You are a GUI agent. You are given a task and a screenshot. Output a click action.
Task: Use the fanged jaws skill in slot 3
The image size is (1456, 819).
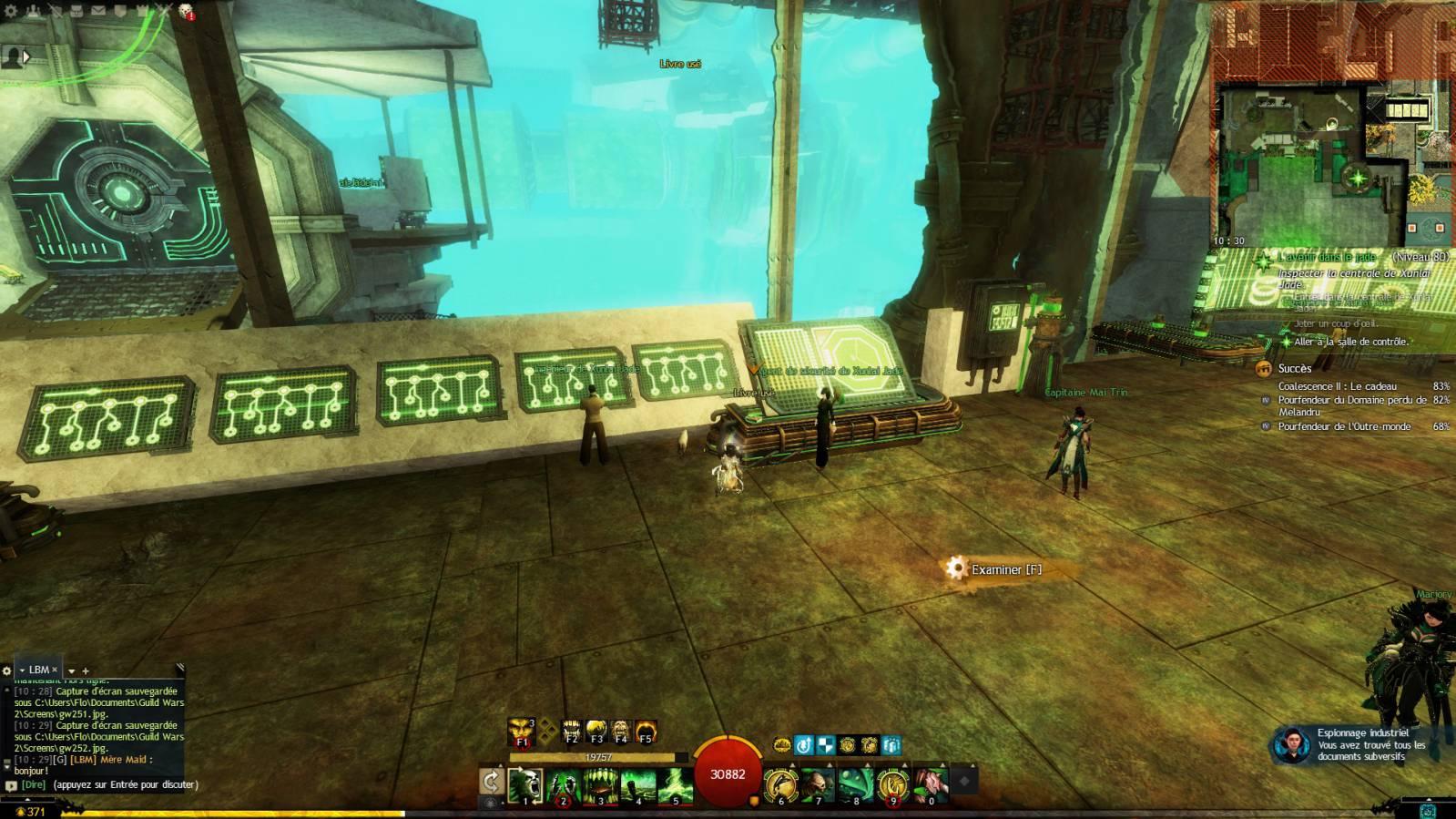[x=600, y=785]
